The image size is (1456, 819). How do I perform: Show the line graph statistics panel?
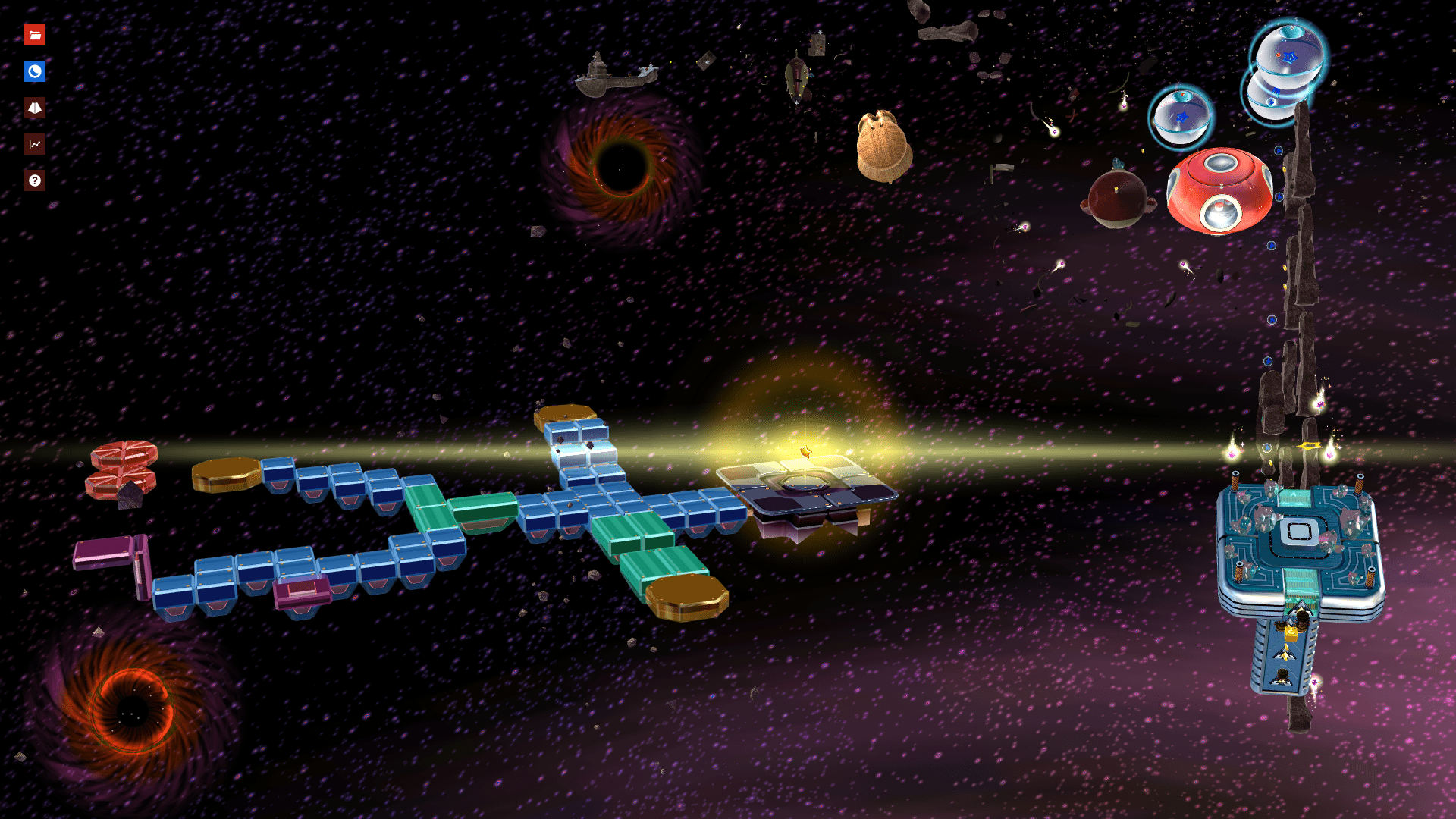35,144
